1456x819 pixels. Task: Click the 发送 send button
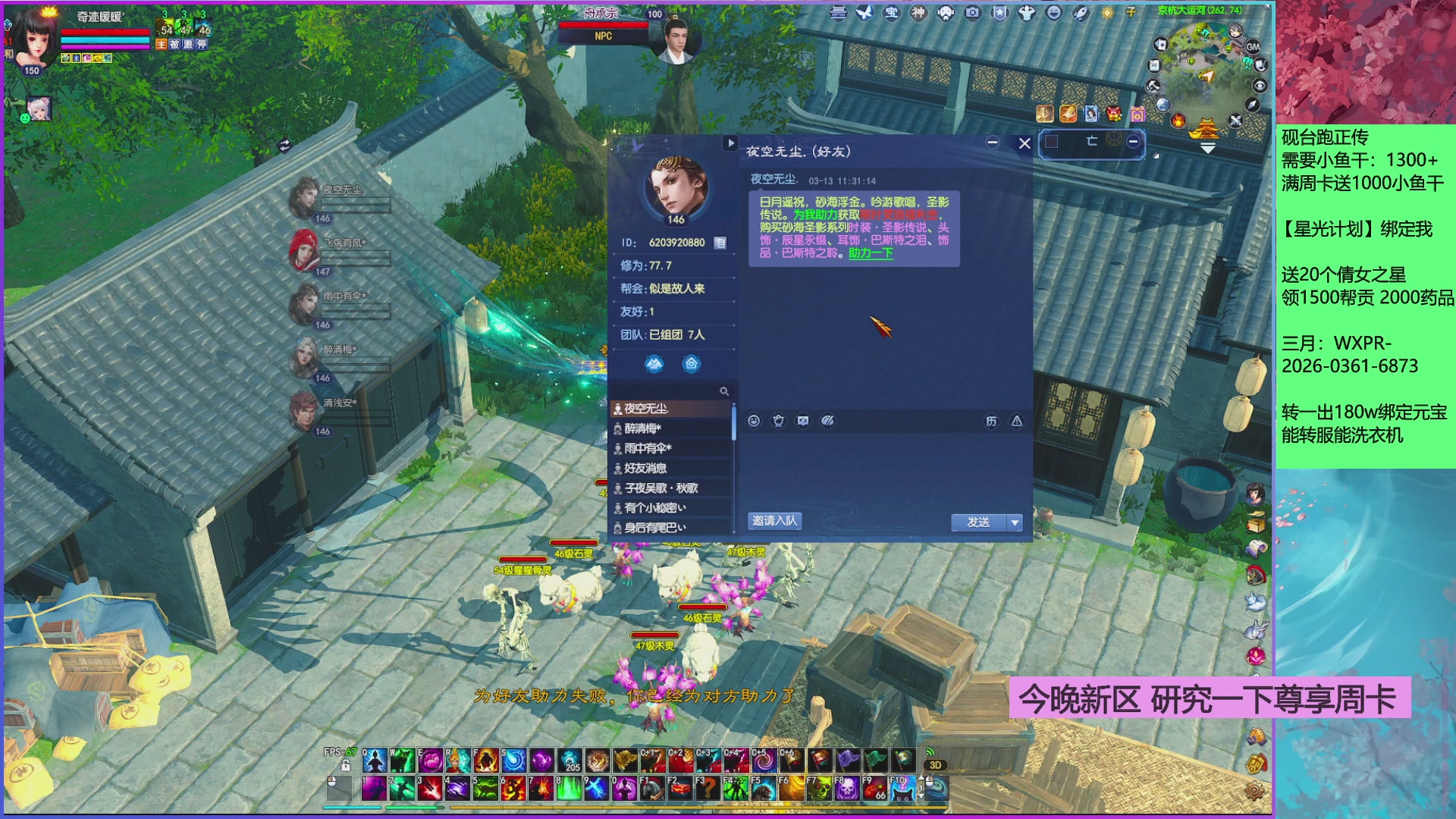pyautogui.click(x=978, y=522)
